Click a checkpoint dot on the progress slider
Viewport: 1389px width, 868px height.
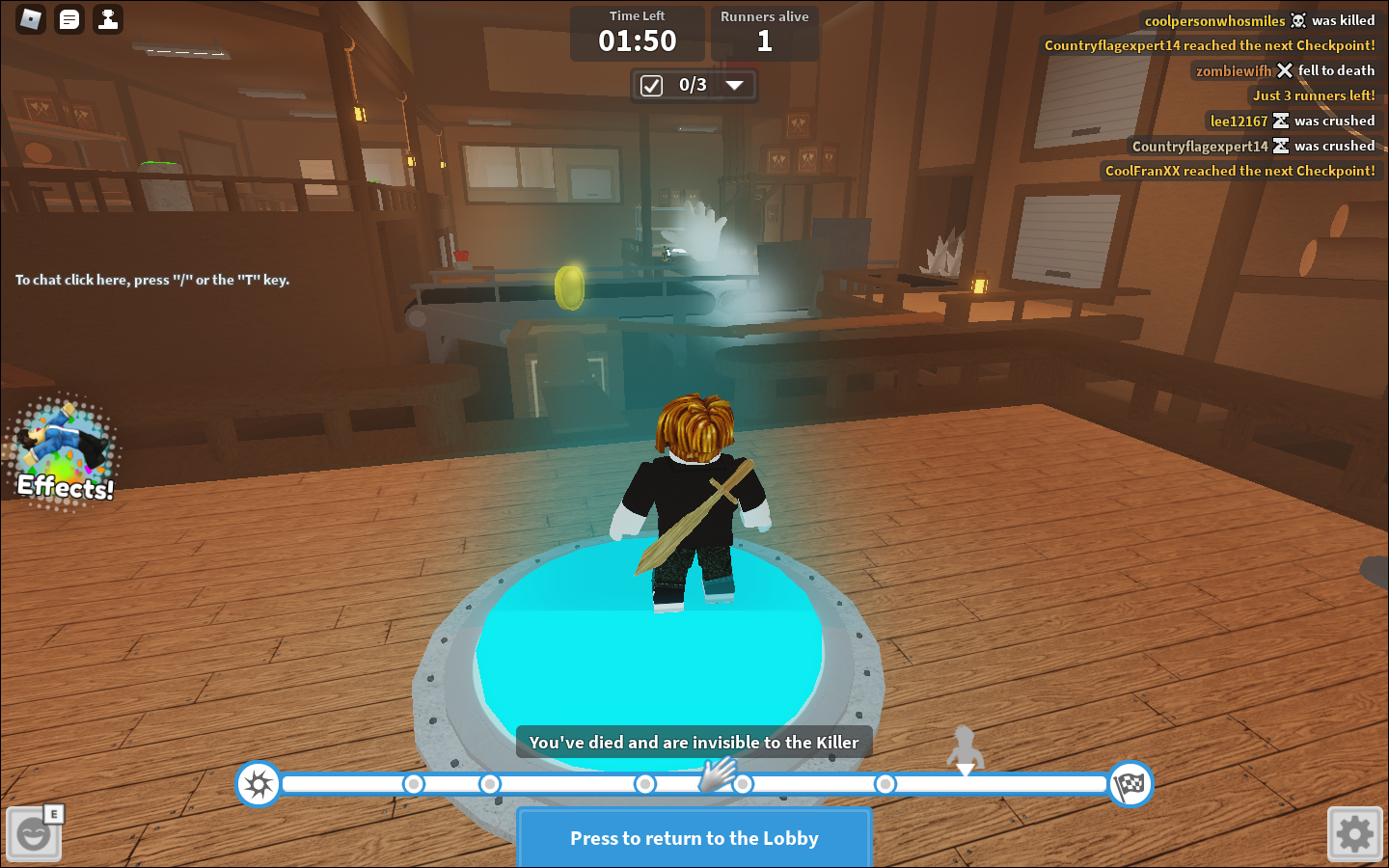click(885, 784)
